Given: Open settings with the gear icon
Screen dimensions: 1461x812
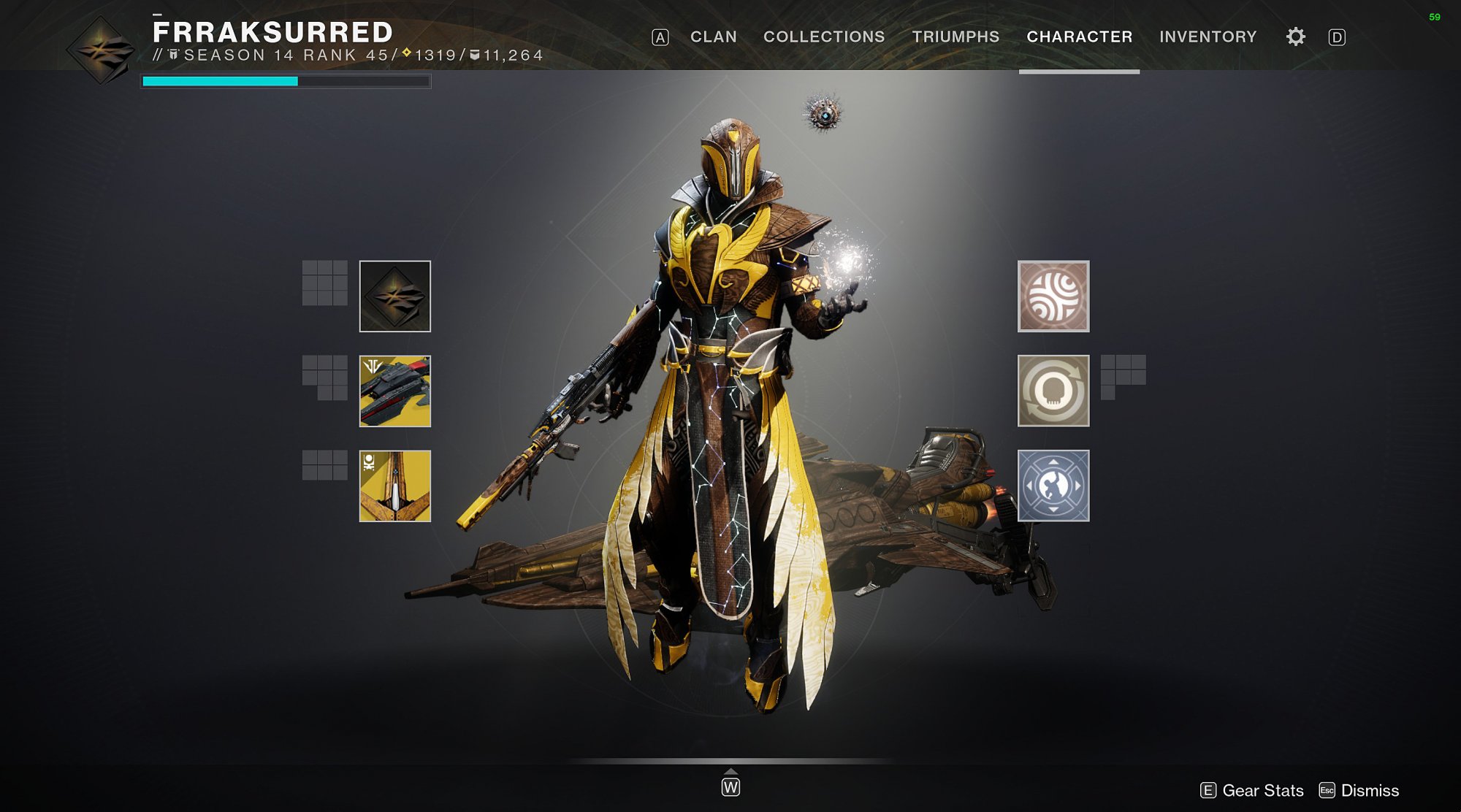Looking at the screenshot, I should 1295,37.
